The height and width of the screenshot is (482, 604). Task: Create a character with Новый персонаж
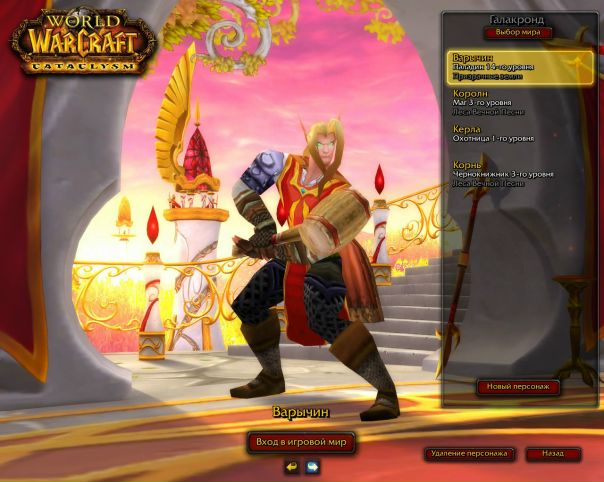(517, 387)
